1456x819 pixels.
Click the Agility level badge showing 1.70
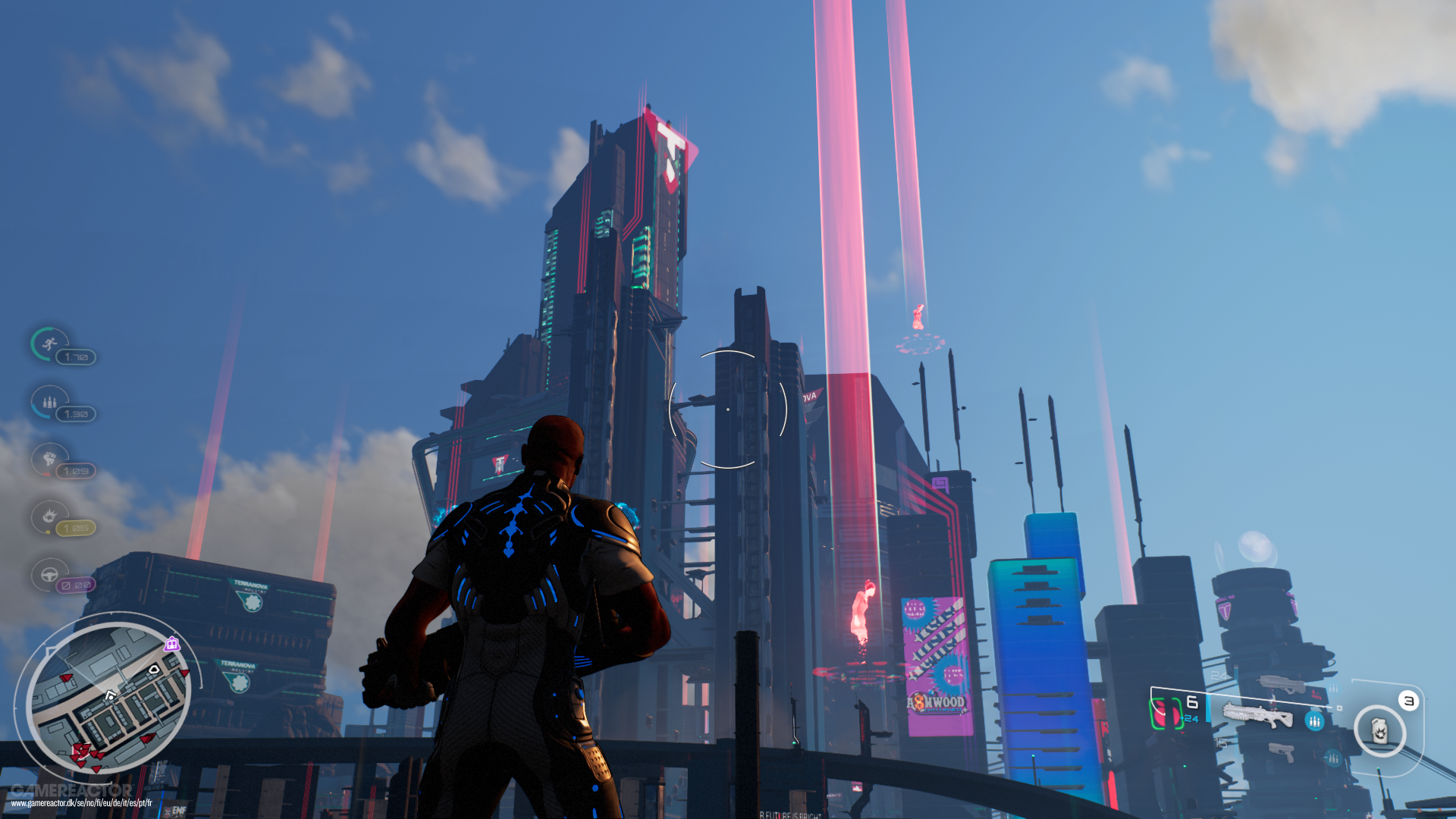point(76,356)
